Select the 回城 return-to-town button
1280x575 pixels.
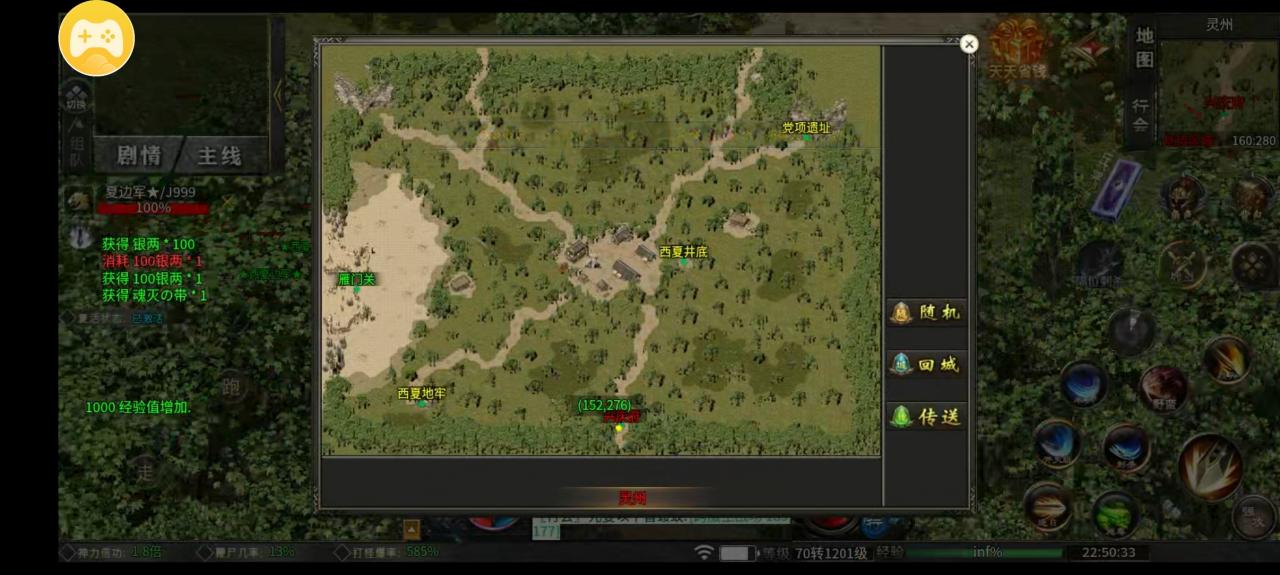pyautogui.click(x=925, y=365)
